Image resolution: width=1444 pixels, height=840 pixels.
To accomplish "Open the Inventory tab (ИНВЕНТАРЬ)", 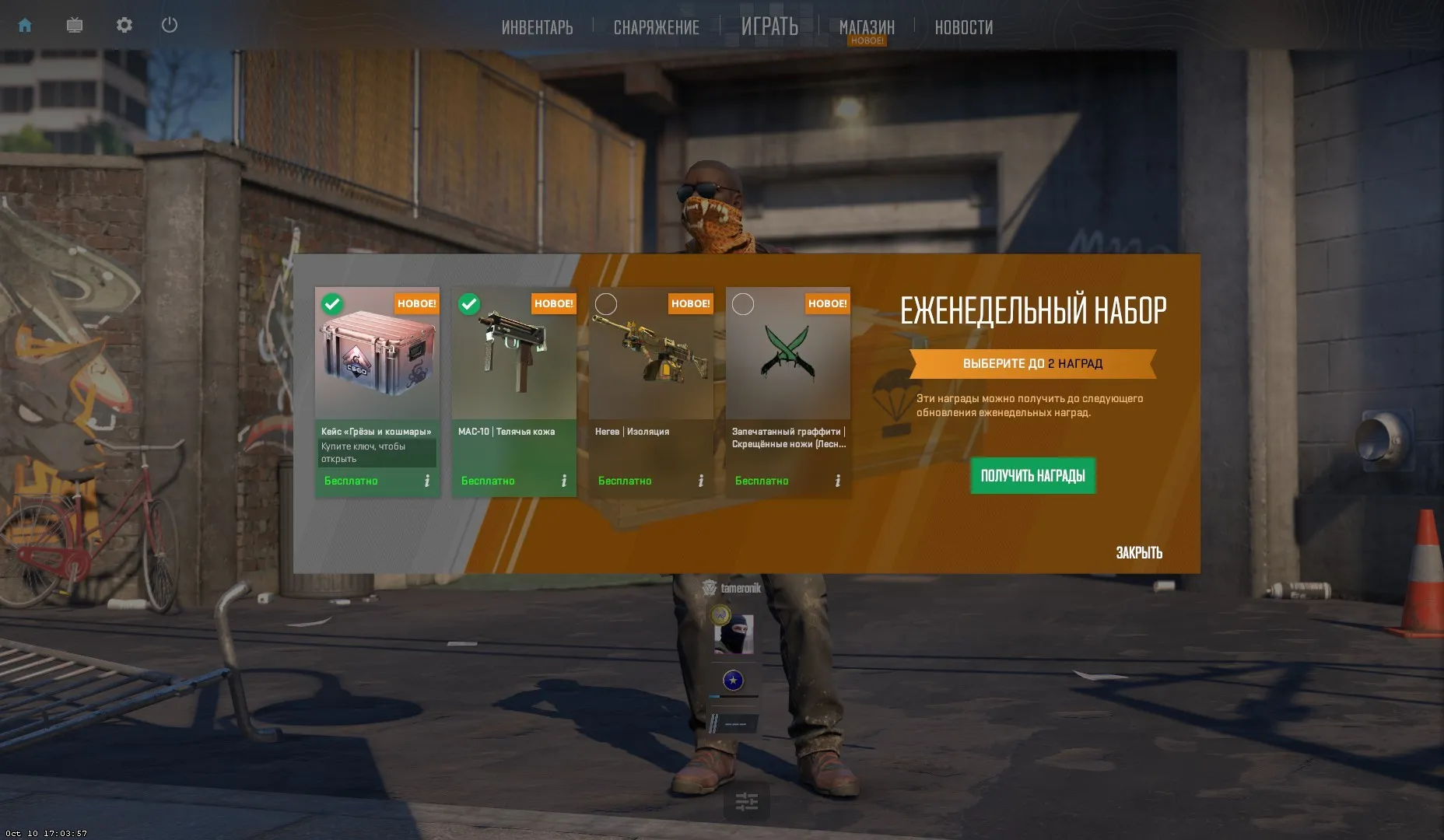I will tap(537, 27).
